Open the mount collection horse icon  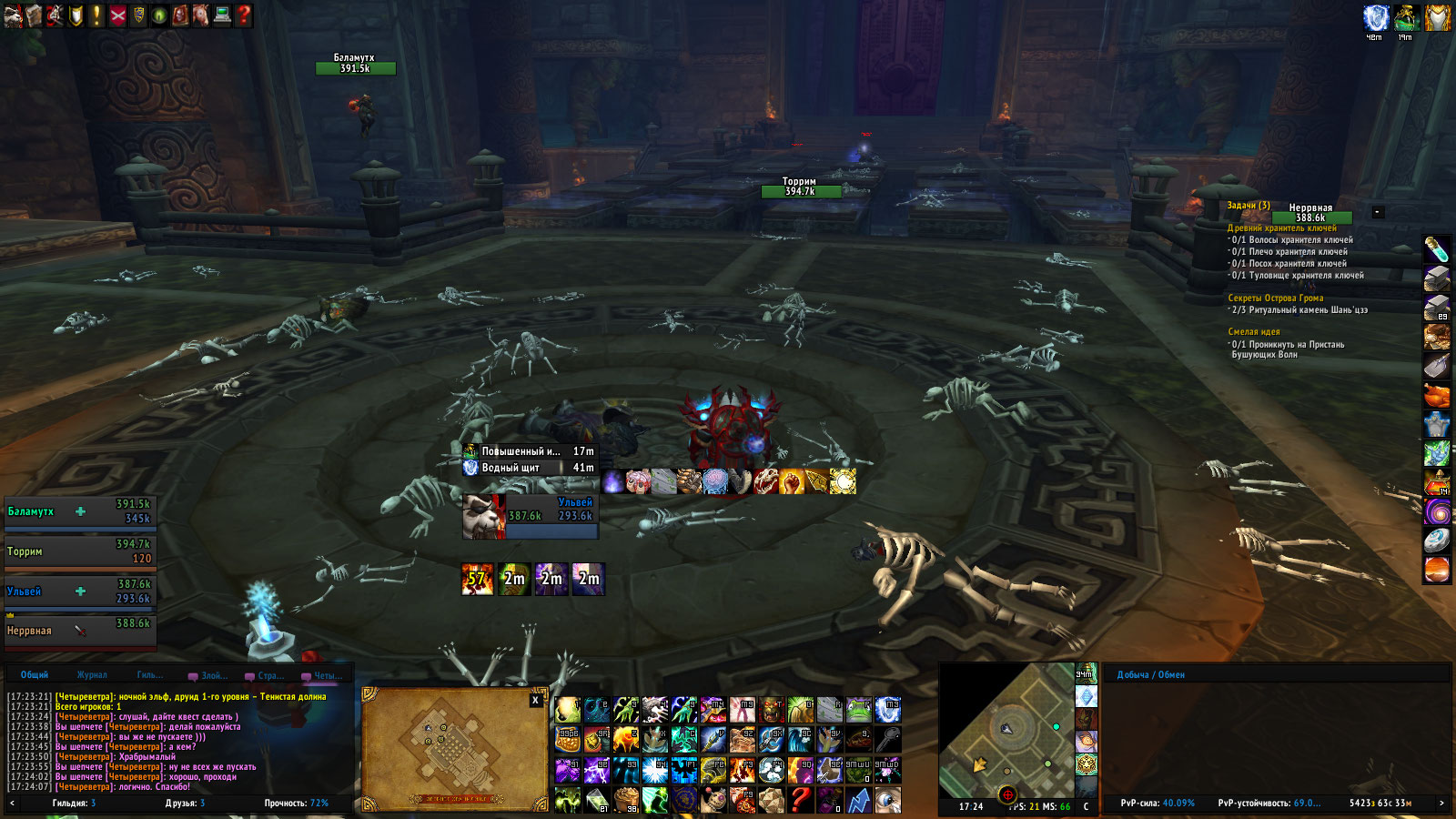[x=201, y=15]
